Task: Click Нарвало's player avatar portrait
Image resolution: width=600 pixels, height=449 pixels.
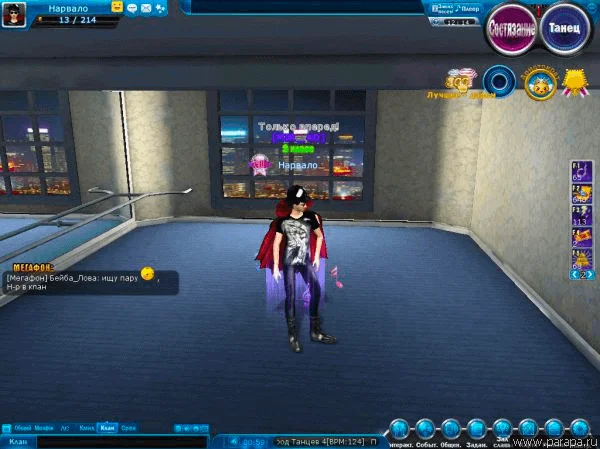Action: click(14, 13)
